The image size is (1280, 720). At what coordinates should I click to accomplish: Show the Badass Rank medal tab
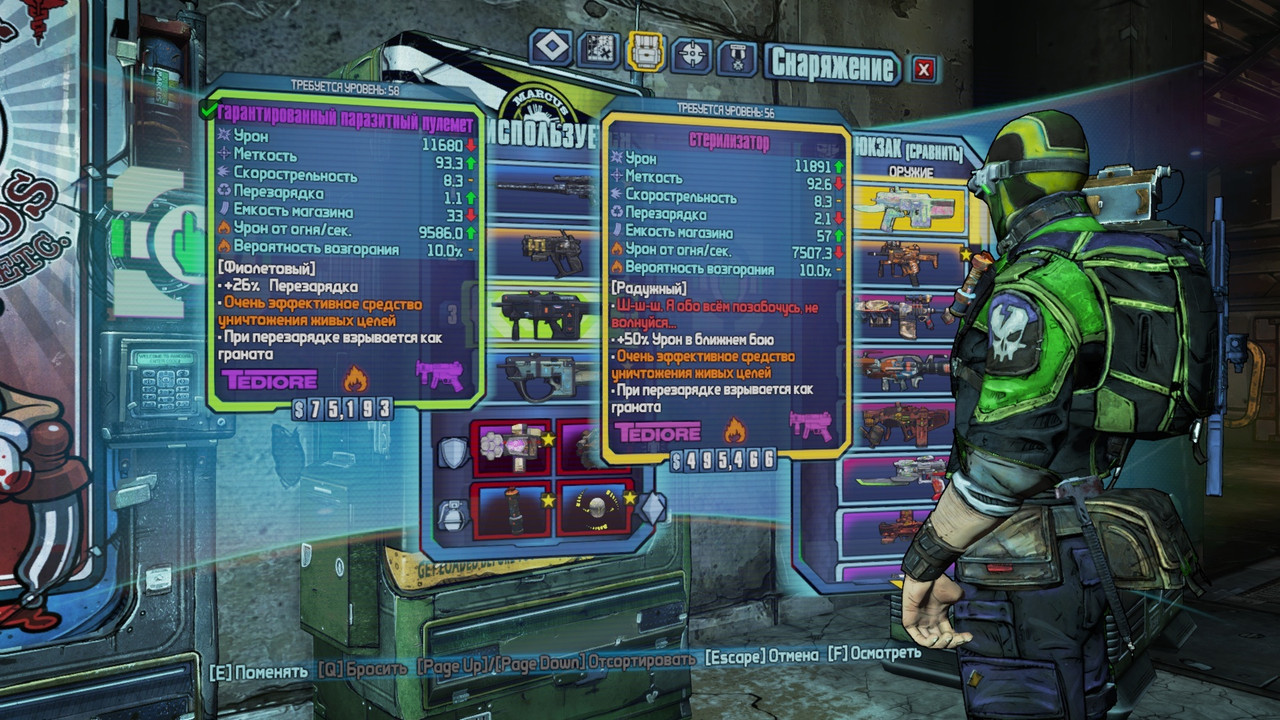coord(737,57)
